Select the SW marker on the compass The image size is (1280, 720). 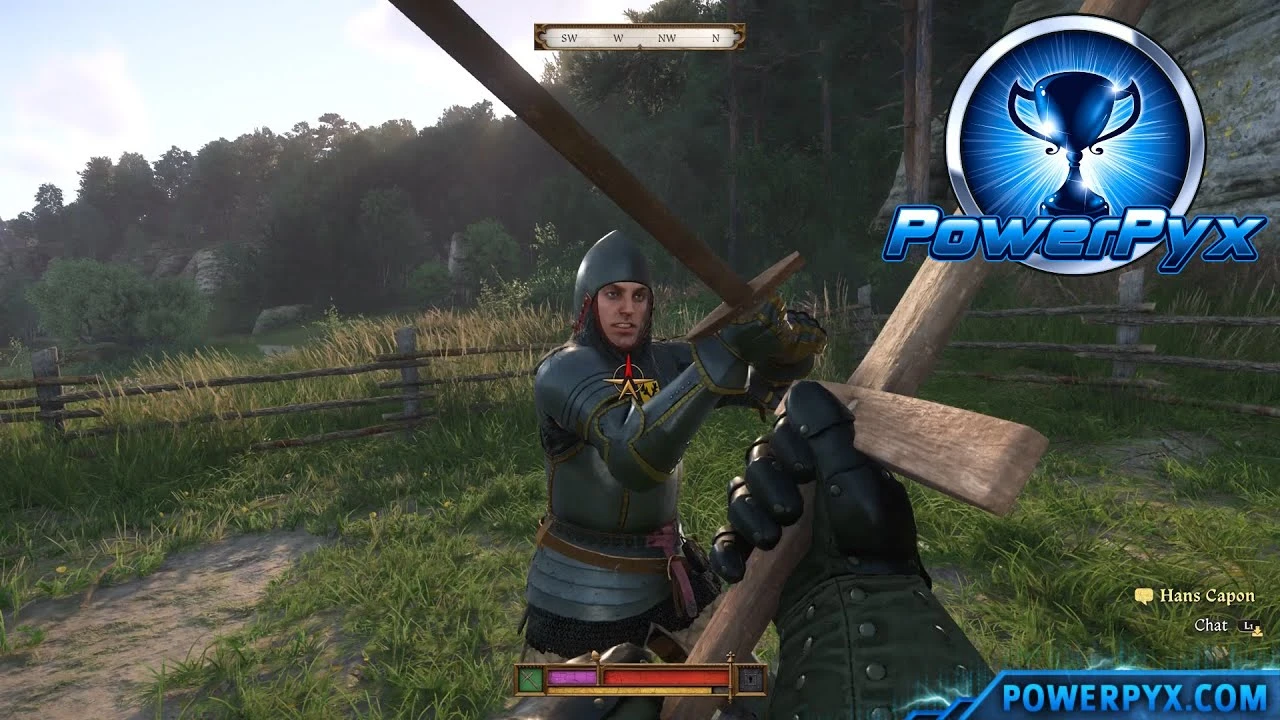coord(569,38)
